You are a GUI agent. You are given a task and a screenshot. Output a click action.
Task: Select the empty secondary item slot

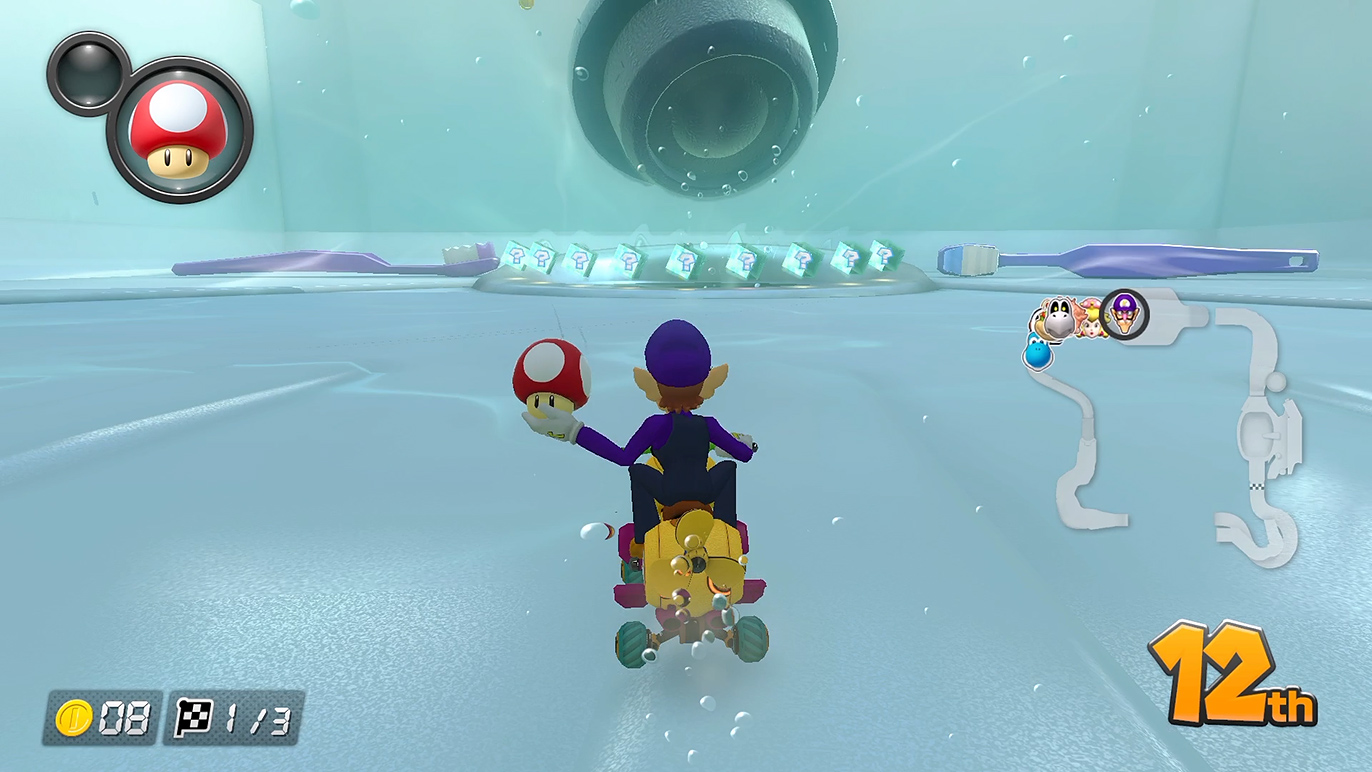tap(88, 72)
